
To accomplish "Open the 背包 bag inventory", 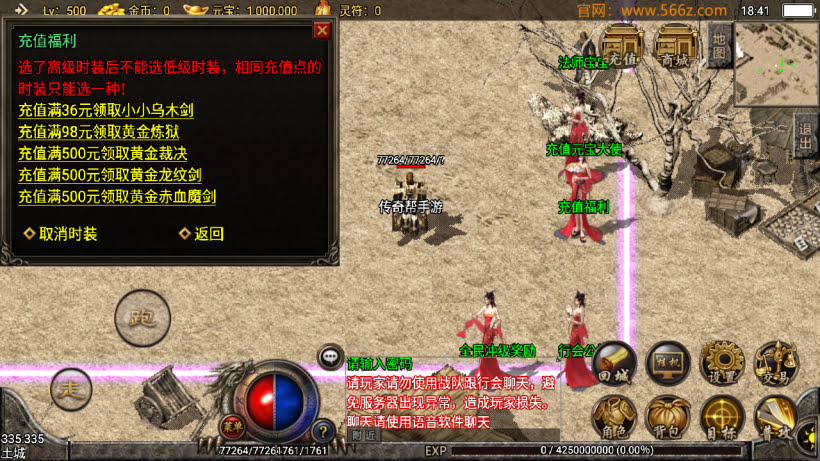I will point(667,416).
